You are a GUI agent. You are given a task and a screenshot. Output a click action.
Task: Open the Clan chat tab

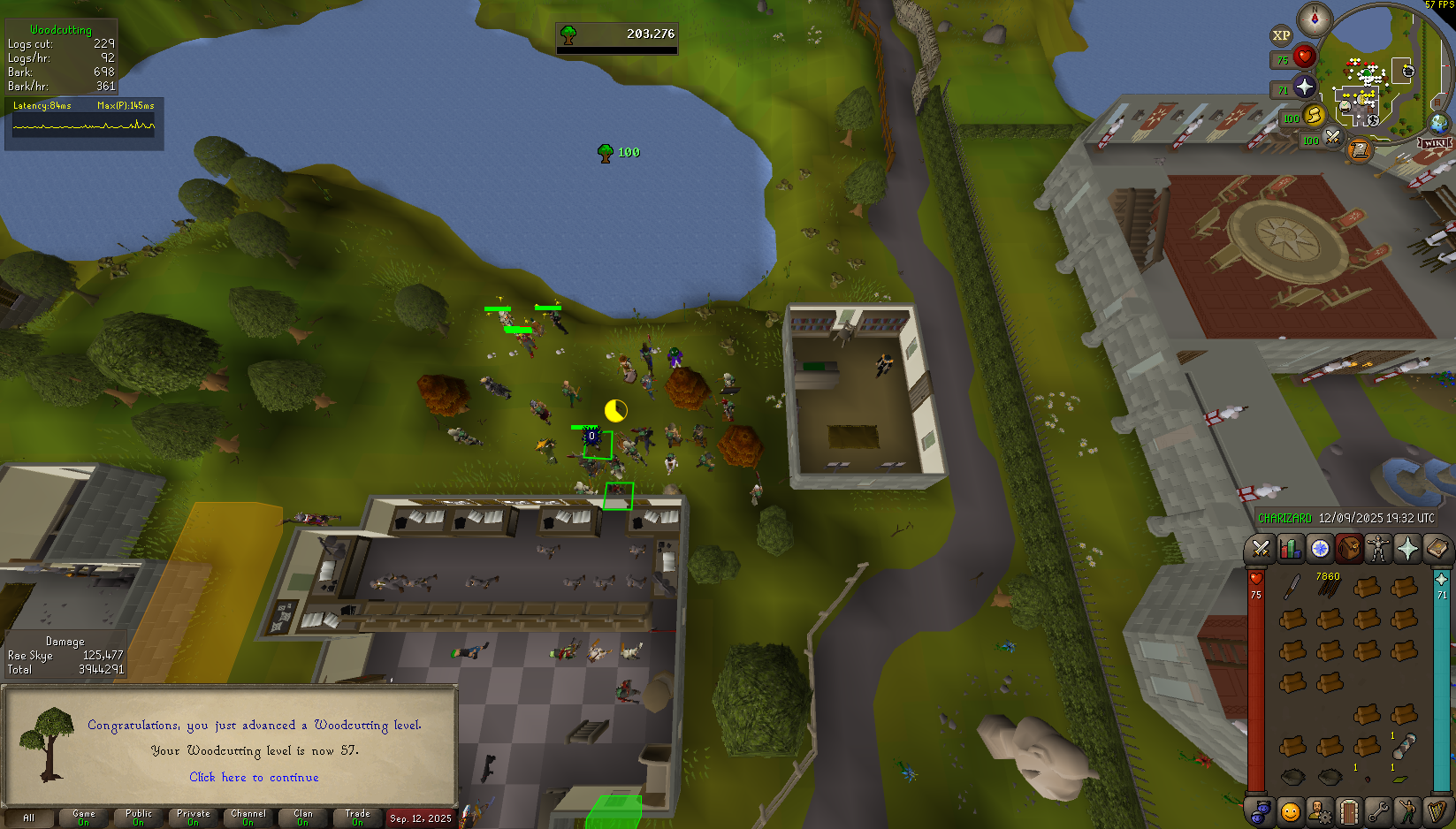[303, 818]
